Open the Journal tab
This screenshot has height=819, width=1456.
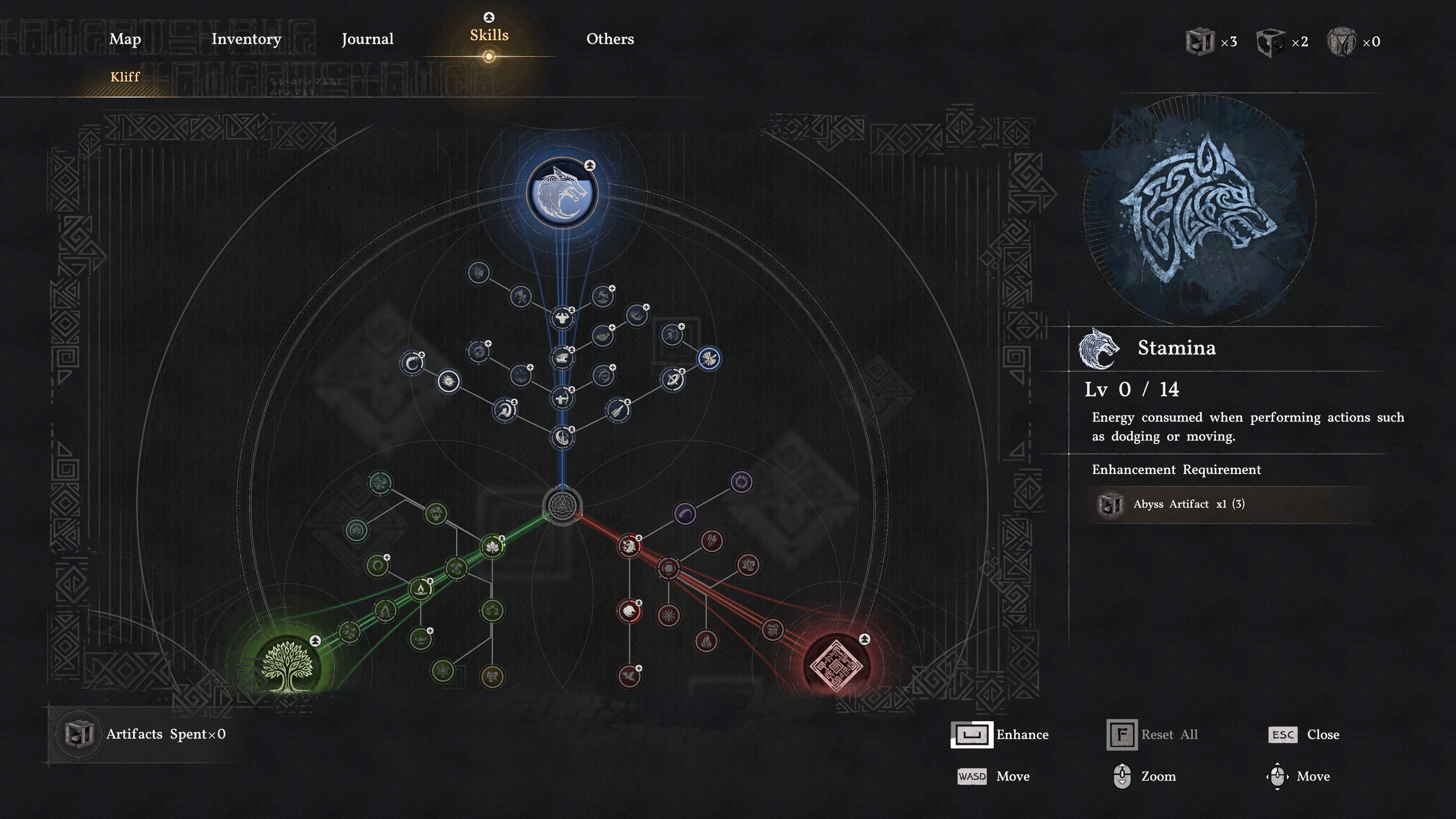[x=367, y=39]
